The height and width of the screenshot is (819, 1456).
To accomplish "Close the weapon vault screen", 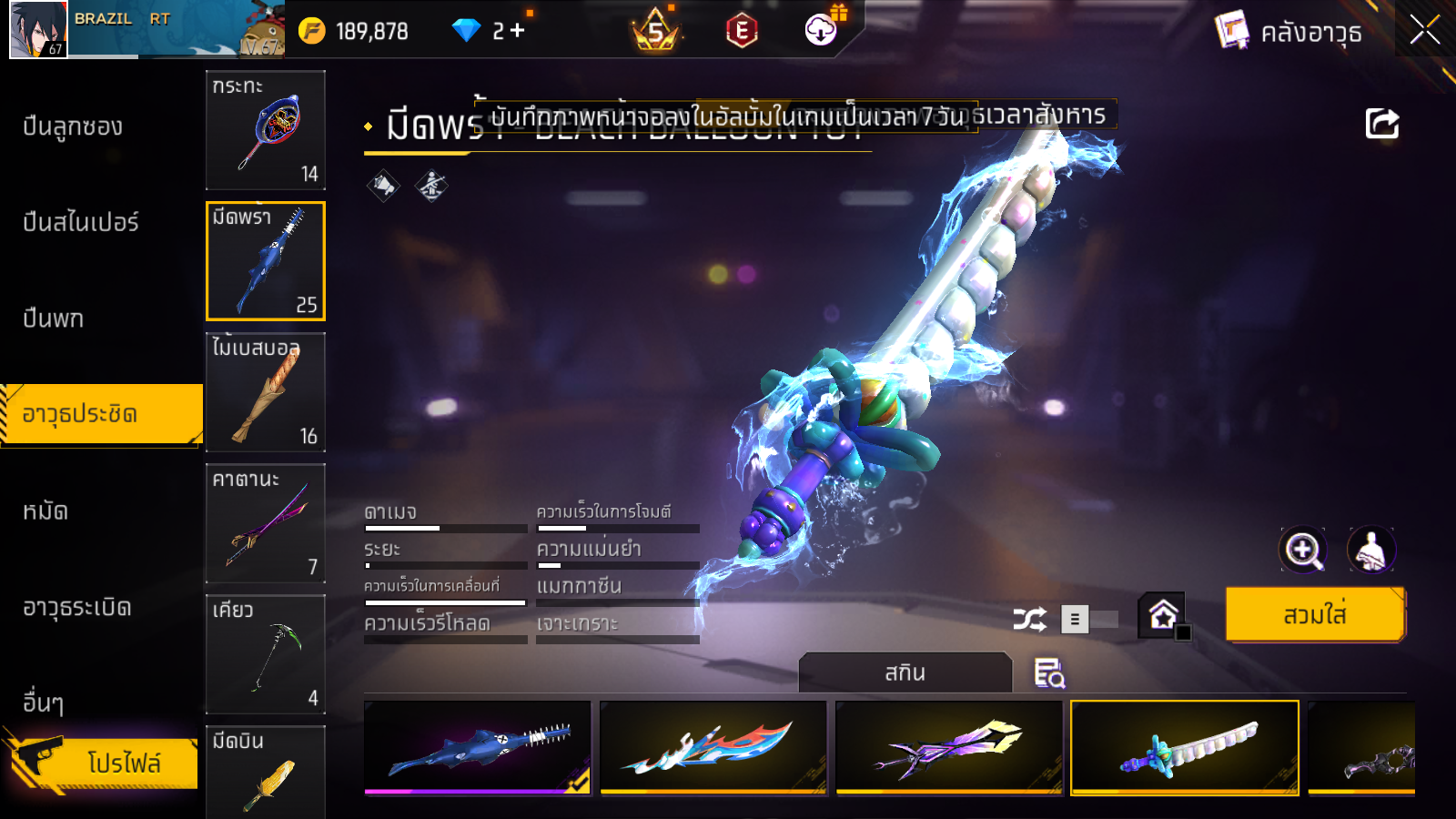I will [1424, 31].
